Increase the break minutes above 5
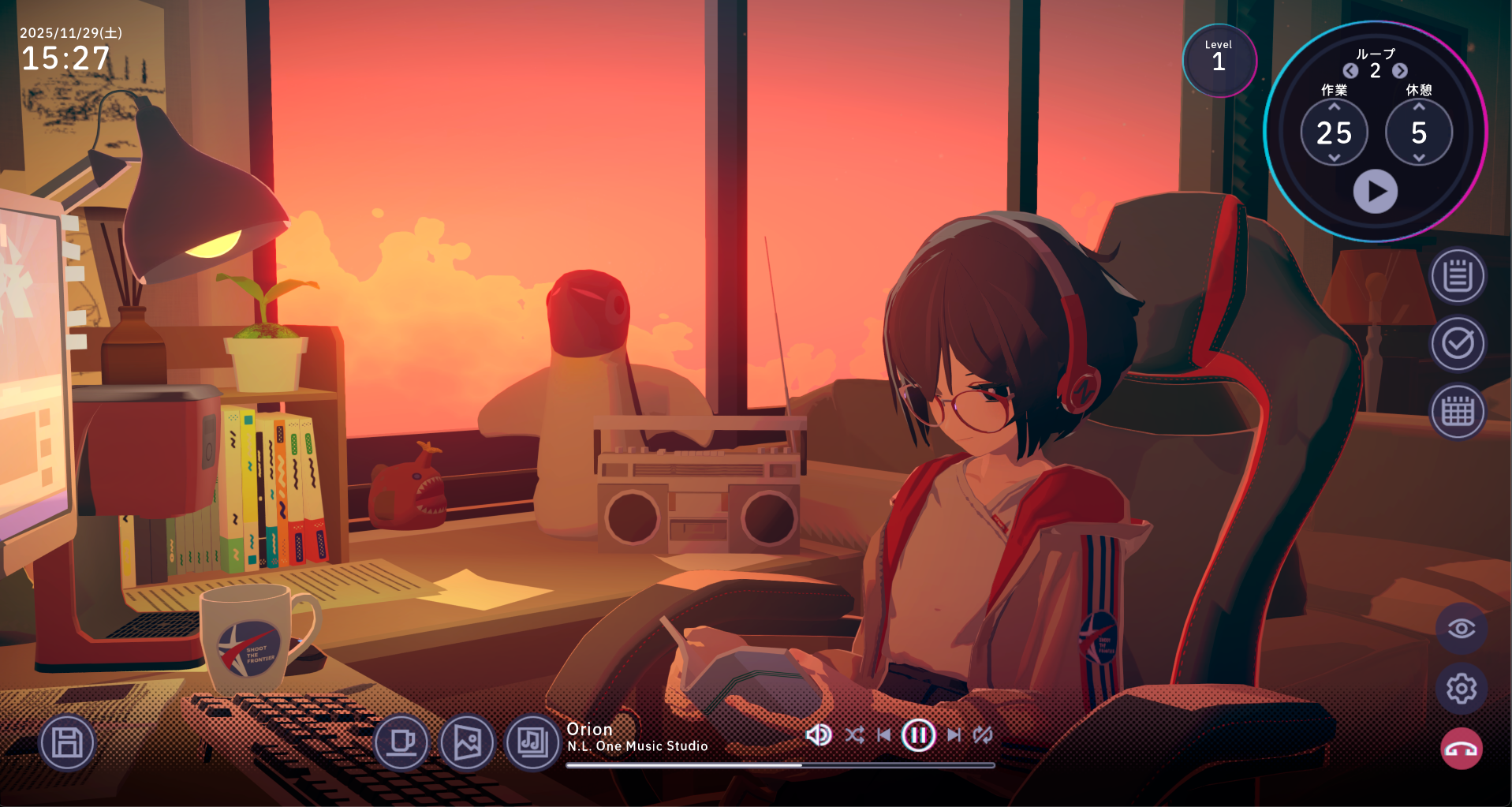 point(1418,107)
